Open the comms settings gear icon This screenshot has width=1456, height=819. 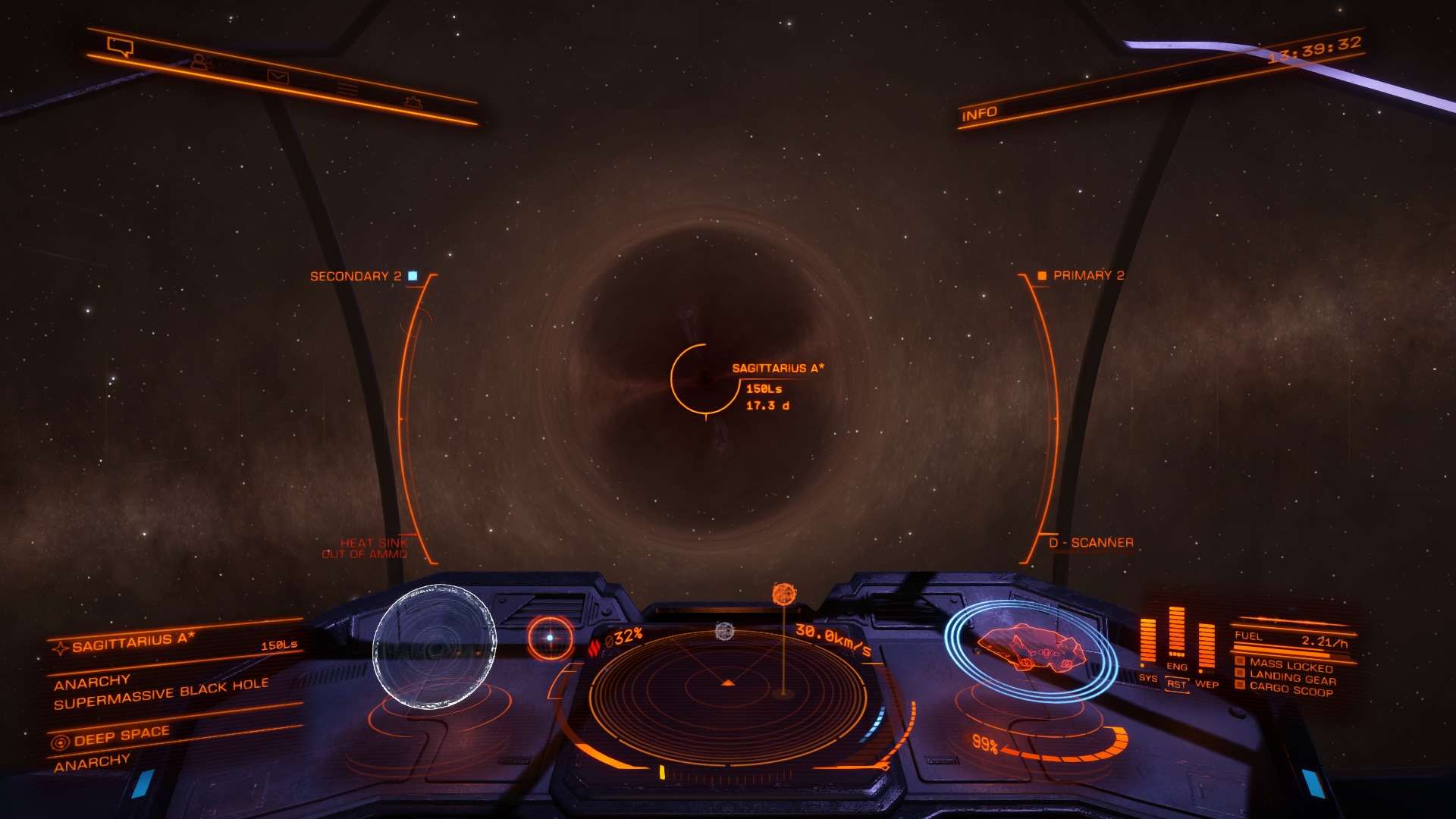(x=413, y=101)
